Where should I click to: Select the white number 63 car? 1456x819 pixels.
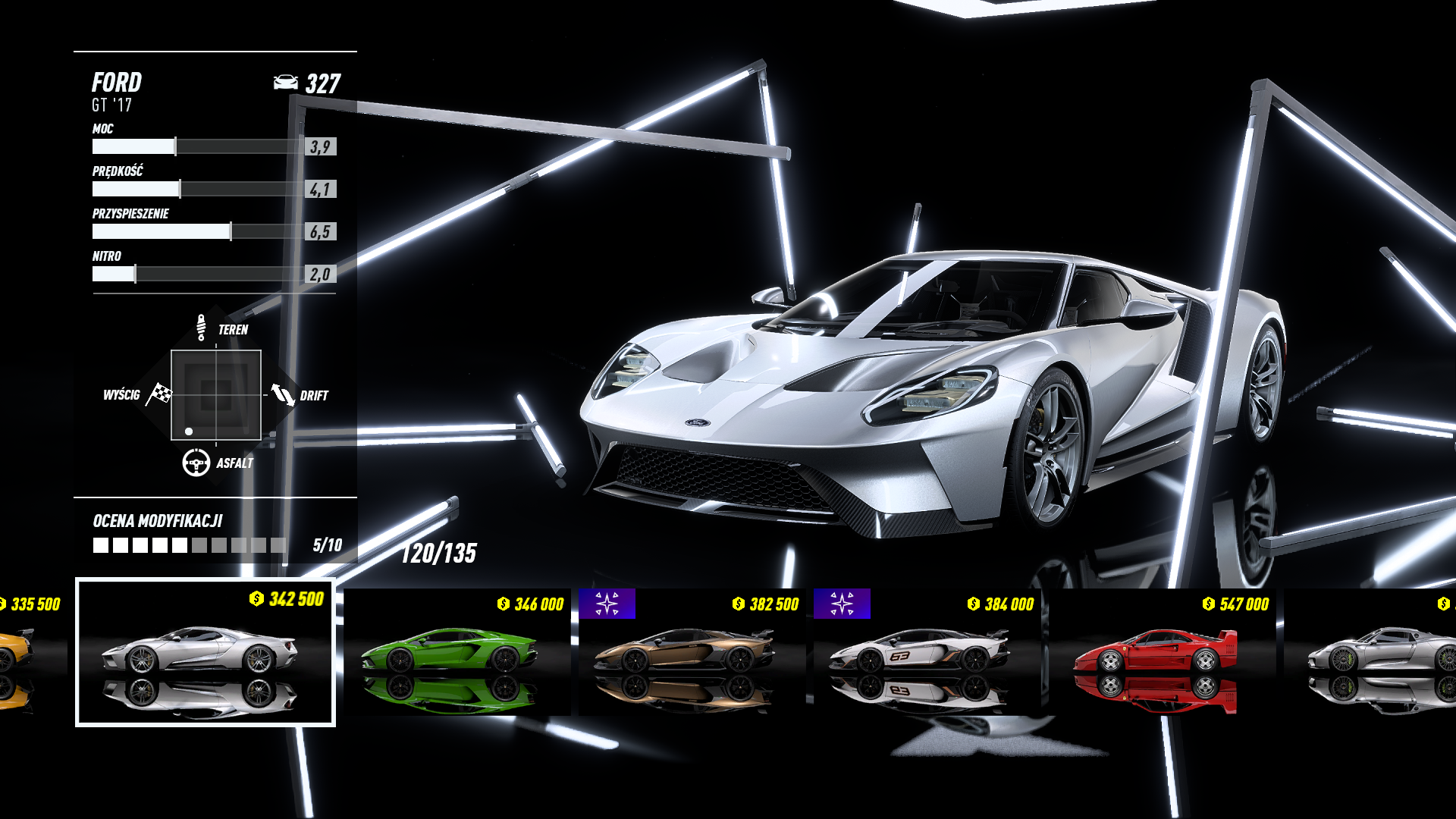click(927, 652)
